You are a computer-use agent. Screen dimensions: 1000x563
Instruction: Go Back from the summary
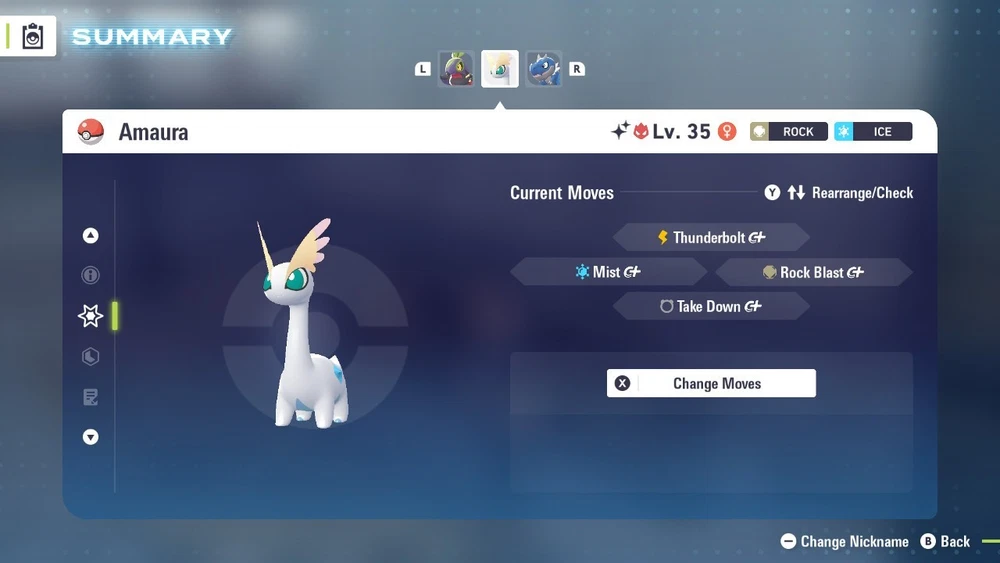(x=945, y=541)
